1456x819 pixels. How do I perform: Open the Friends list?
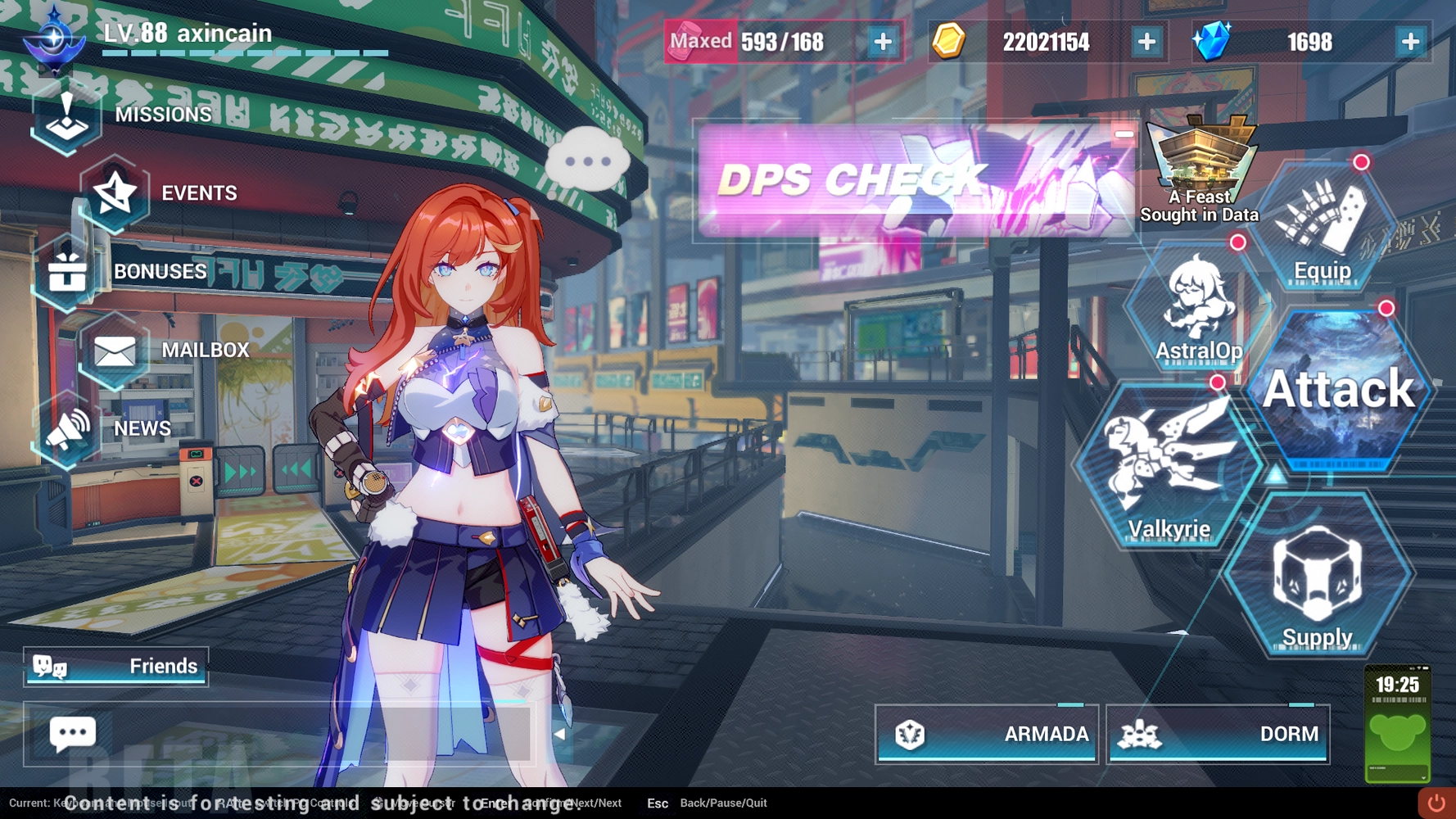[116, 667]
